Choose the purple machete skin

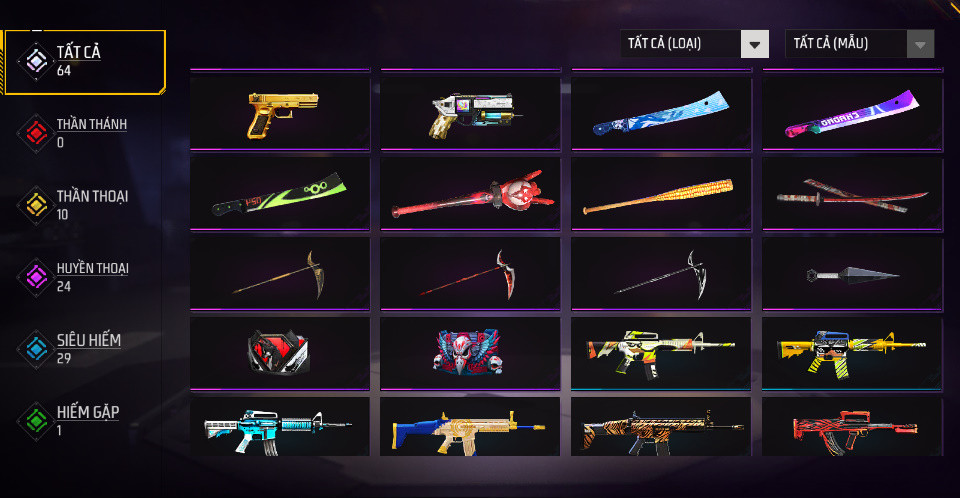click(x=851, y=113)
